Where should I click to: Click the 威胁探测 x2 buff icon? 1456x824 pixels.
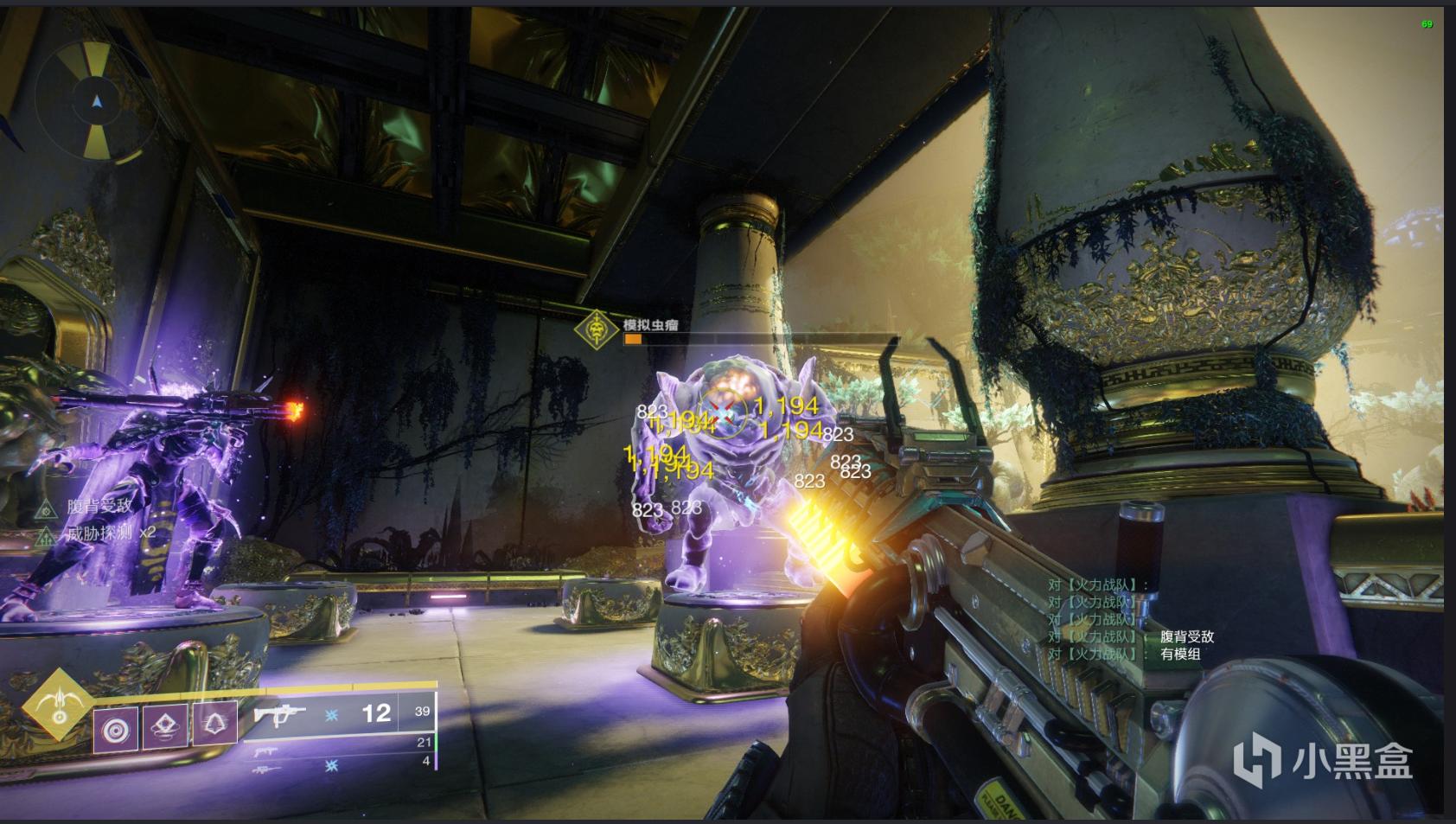[45, 535]
